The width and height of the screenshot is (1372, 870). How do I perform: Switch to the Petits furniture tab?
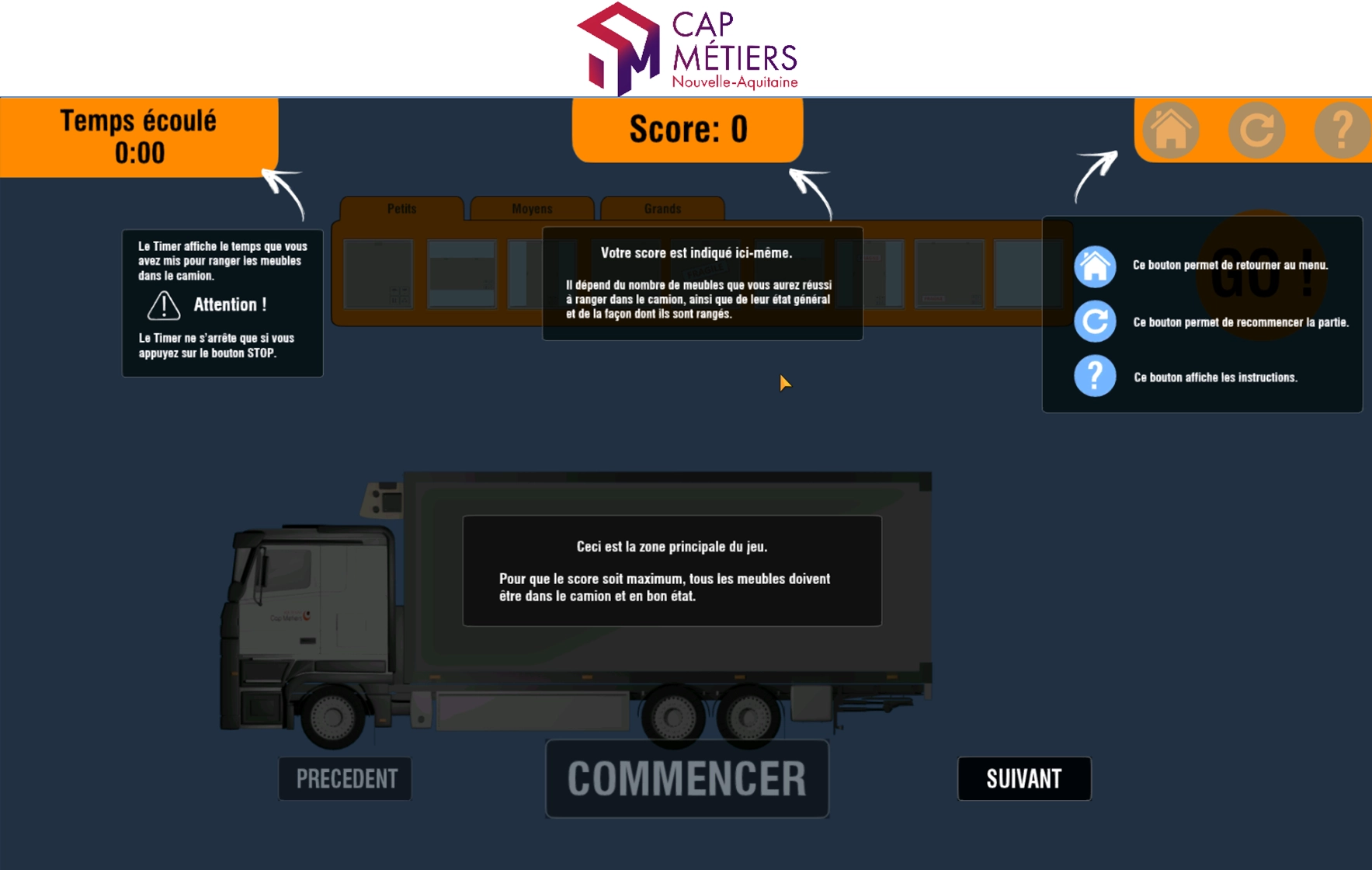click(x=401, y=208)
